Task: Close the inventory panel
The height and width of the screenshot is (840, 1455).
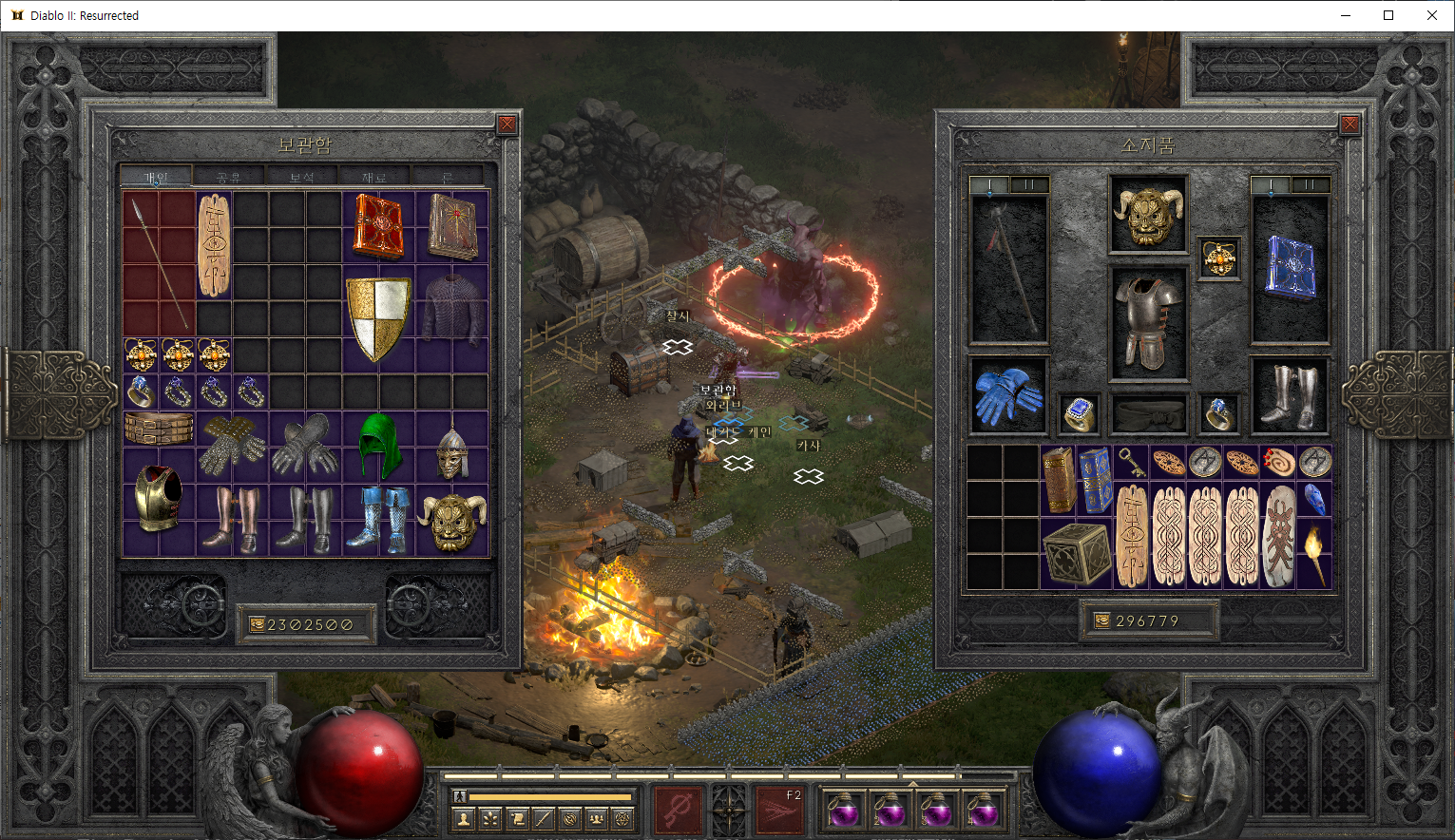Action: (1350, 124)
